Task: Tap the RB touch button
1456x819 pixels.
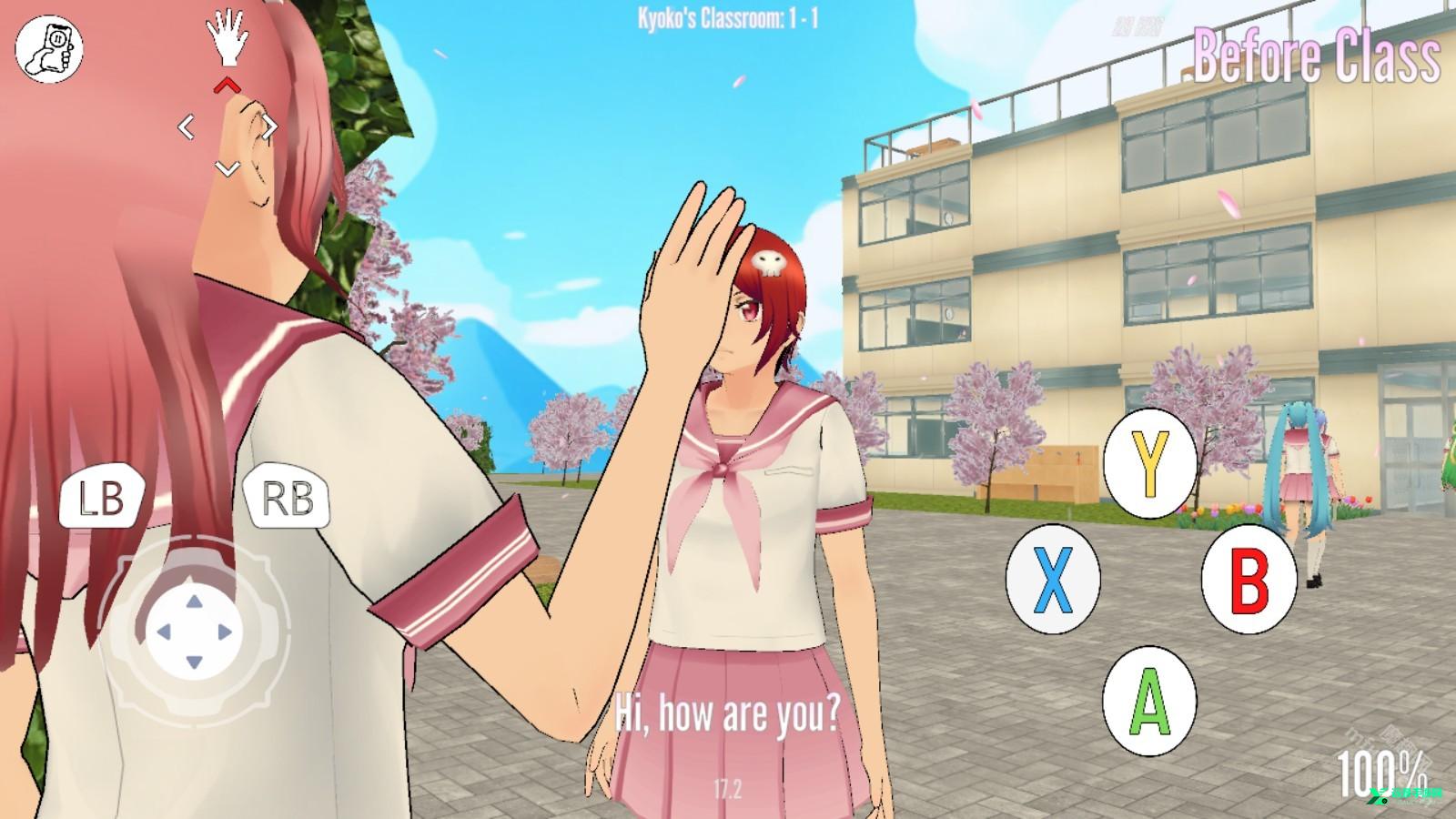Action: click(287, 498)
